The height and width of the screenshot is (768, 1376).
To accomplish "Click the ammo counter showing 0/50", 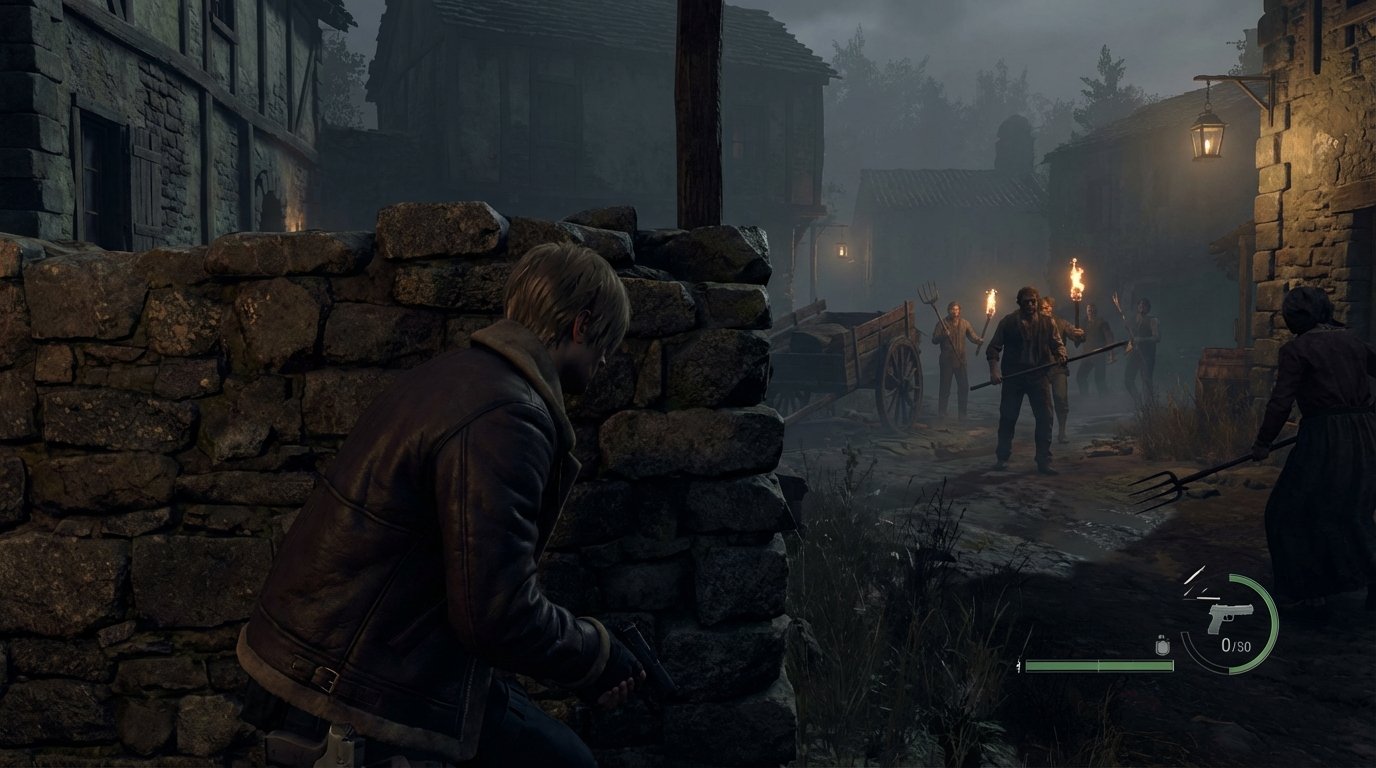I will [1238, 644].
